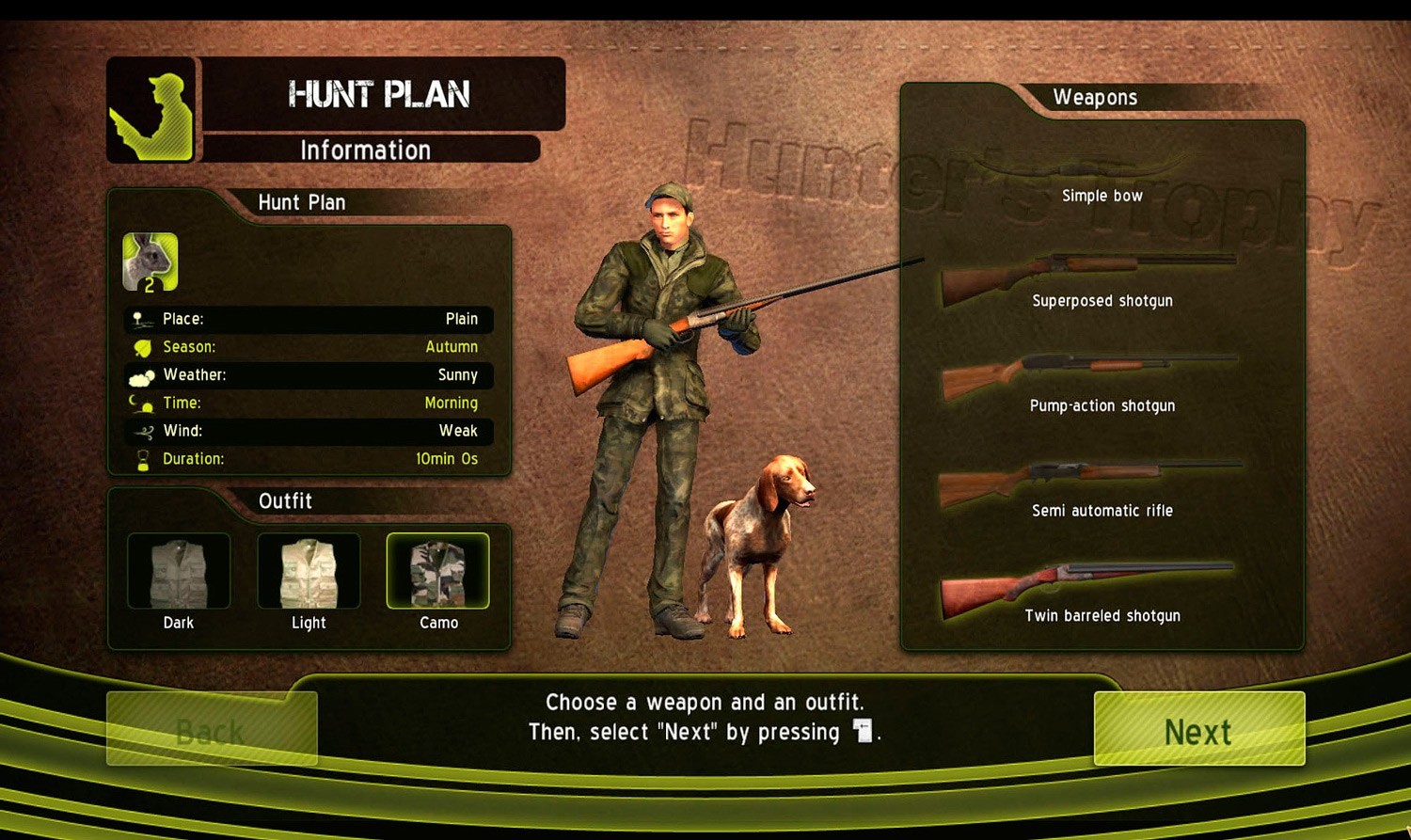Click the Weapons panel header

1097,97
